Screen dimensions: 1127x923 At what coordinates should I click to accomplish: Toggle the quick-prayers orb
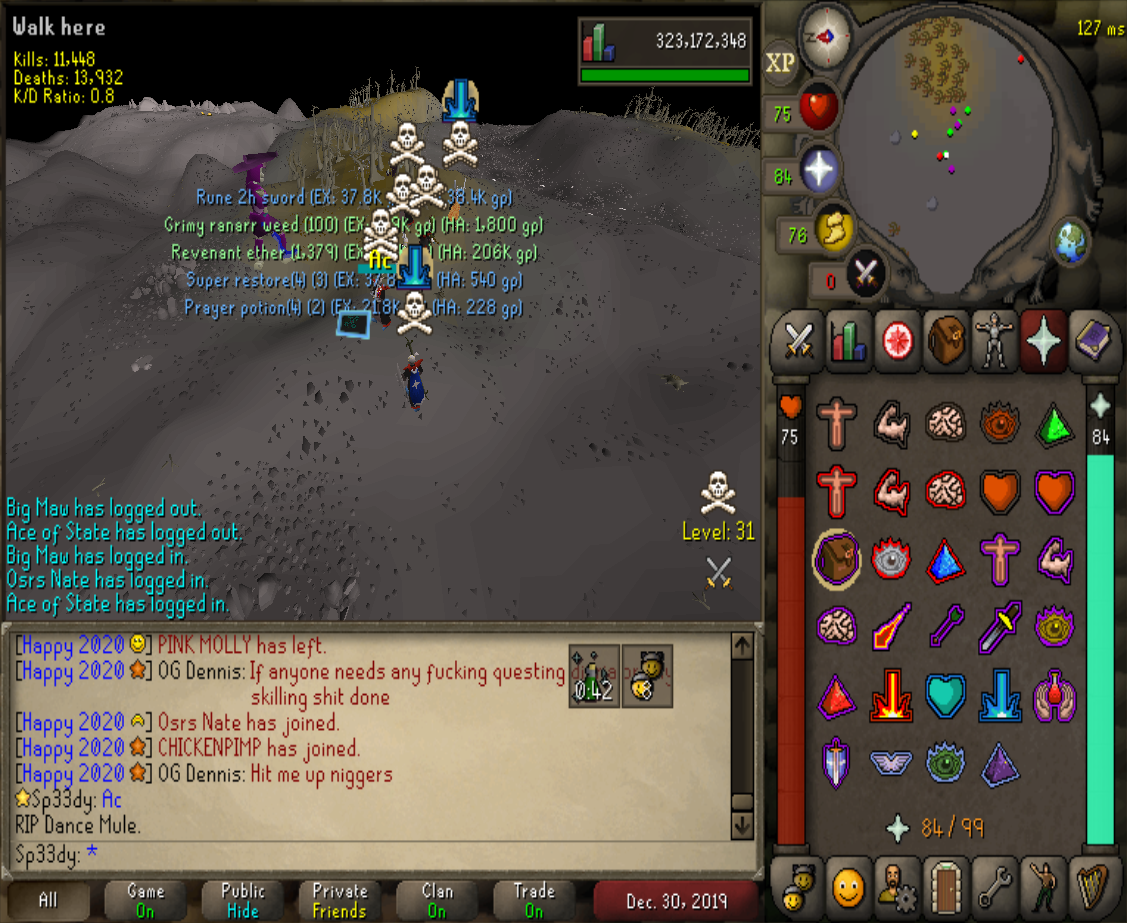[818, 172]
